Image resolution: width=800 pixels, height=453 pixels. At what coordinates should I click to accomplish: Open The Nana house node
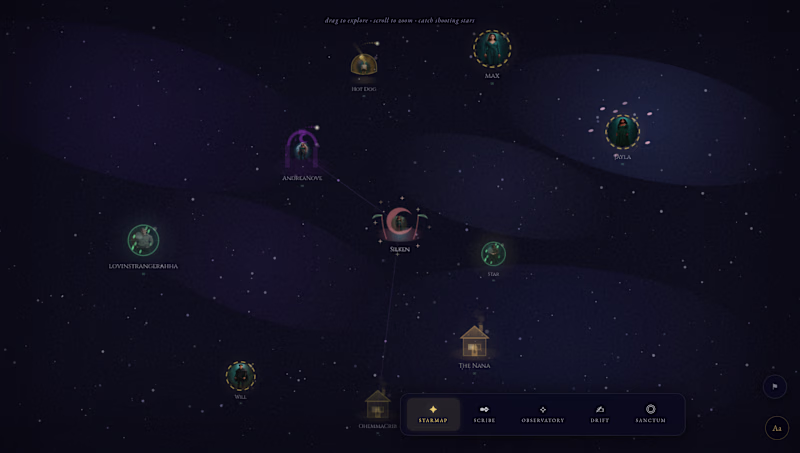474,342
